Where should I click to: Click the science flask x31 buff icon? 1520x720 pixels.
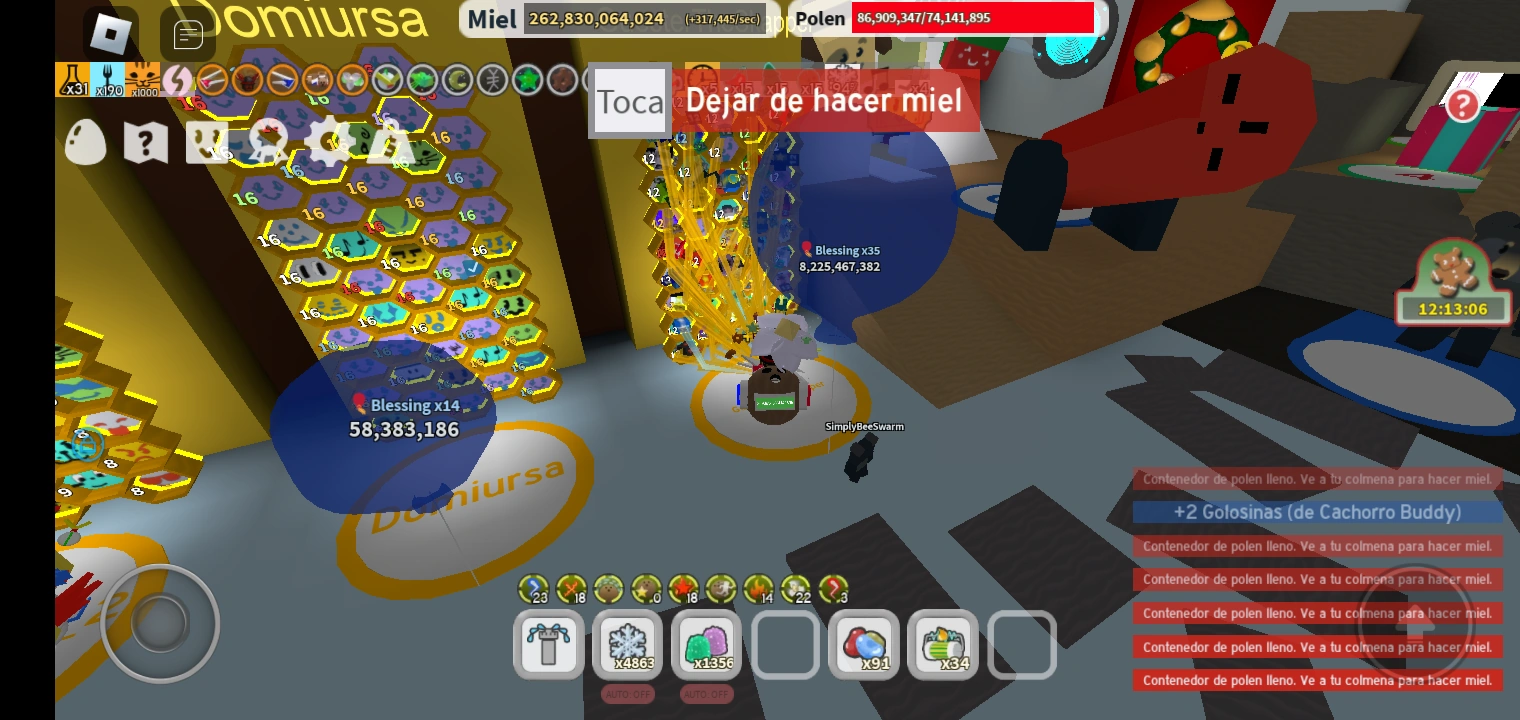(x=72, y=78)
